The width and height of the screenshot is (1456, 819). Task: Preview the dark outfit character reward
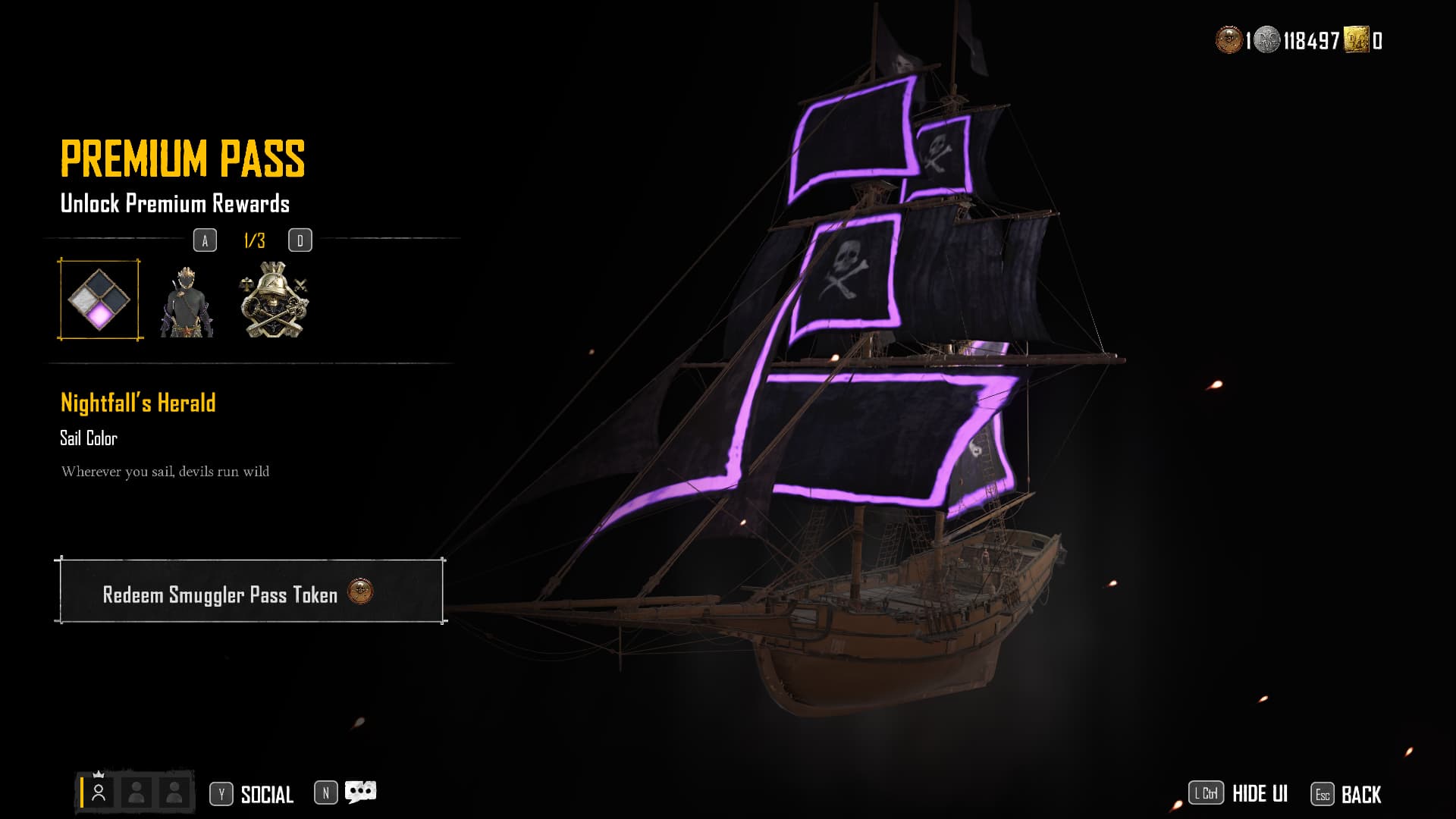[x=187, y=301]
